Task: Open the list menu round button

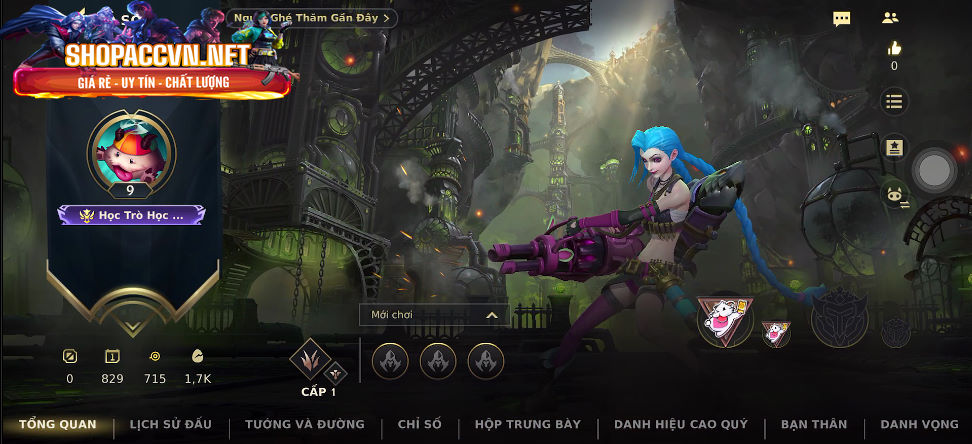Action: pos(894,101)
